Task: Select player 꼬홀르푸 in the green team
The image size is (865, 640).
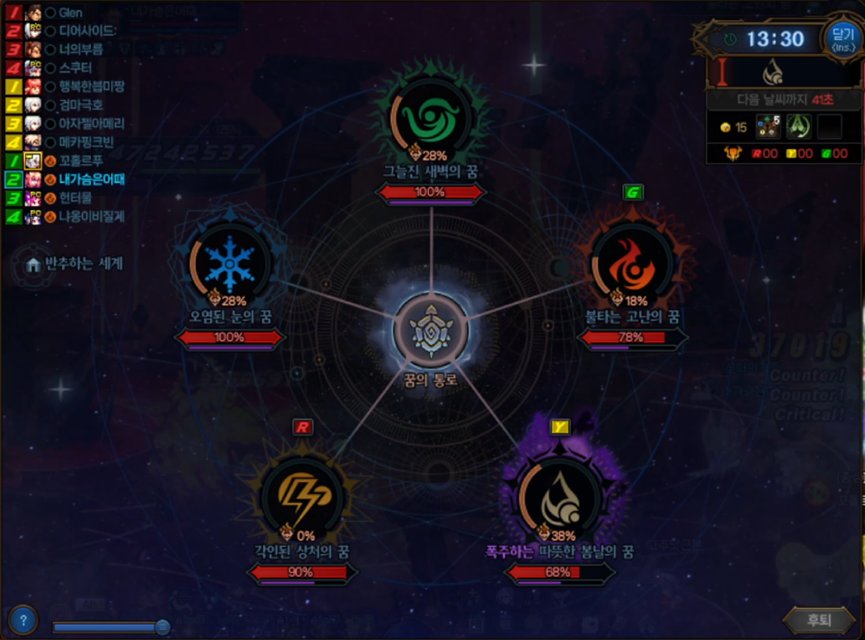Action: coord(84,160)
